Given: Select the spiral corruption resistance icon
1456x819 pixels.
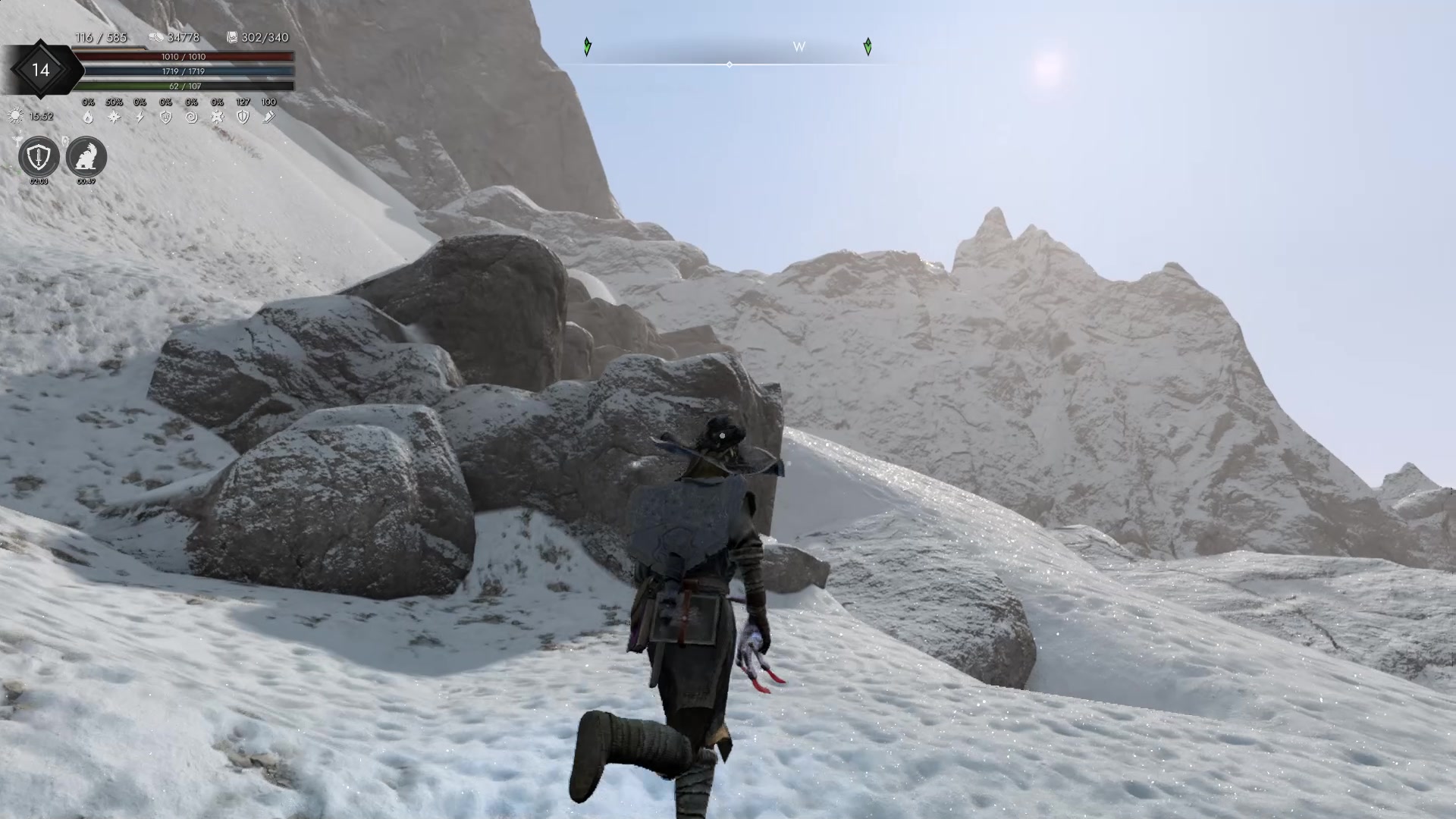Looking at the screenshot, I should click(x=192, y=118).
